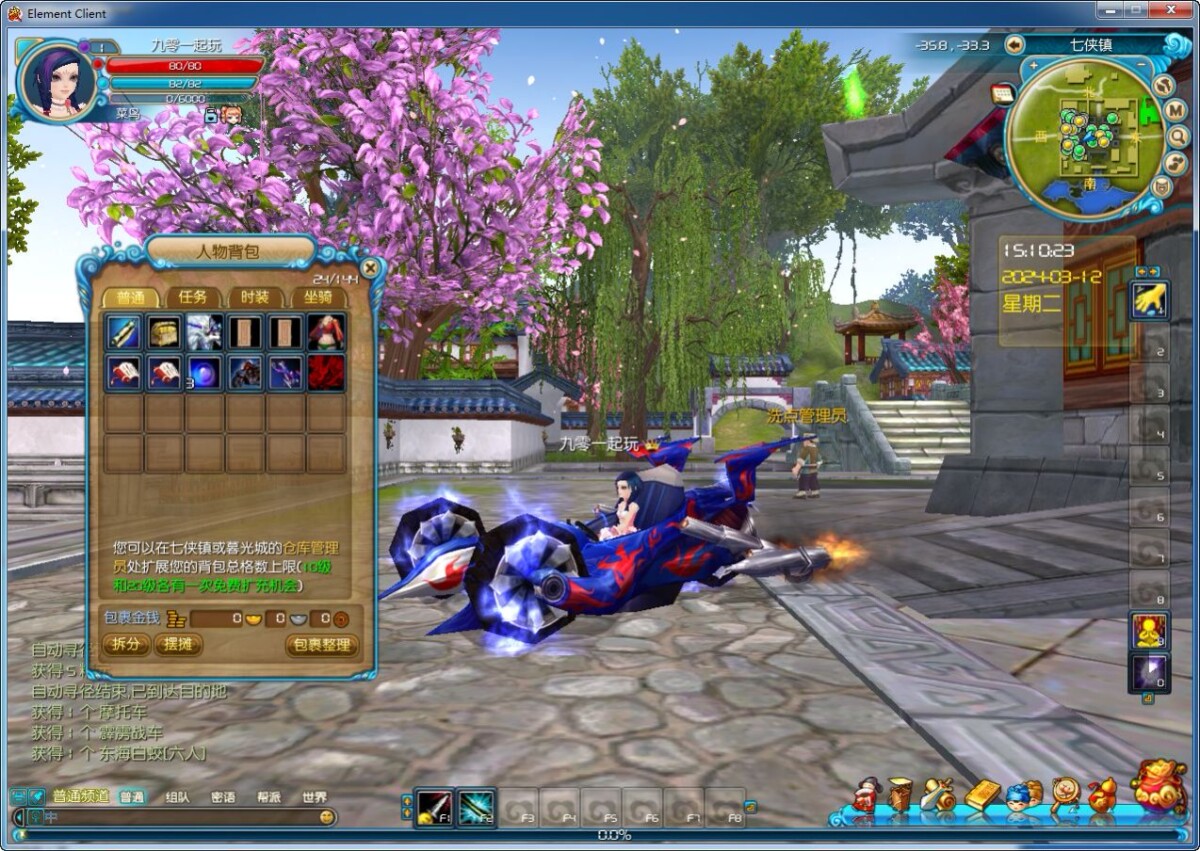1200x851 pixels.
Task: Close the 人物背包 inventory window
Action: (370, 268)
